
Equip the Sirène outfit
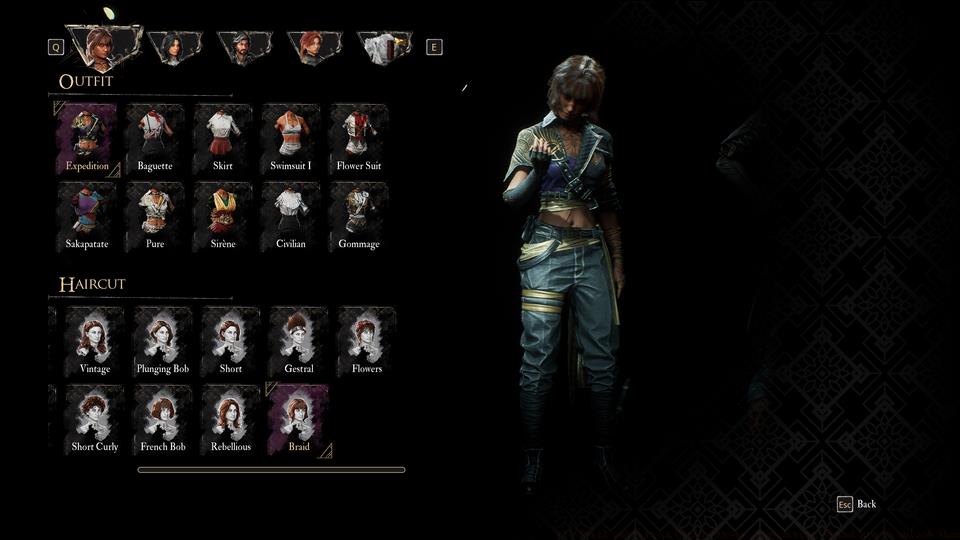[x=223, y=216]
